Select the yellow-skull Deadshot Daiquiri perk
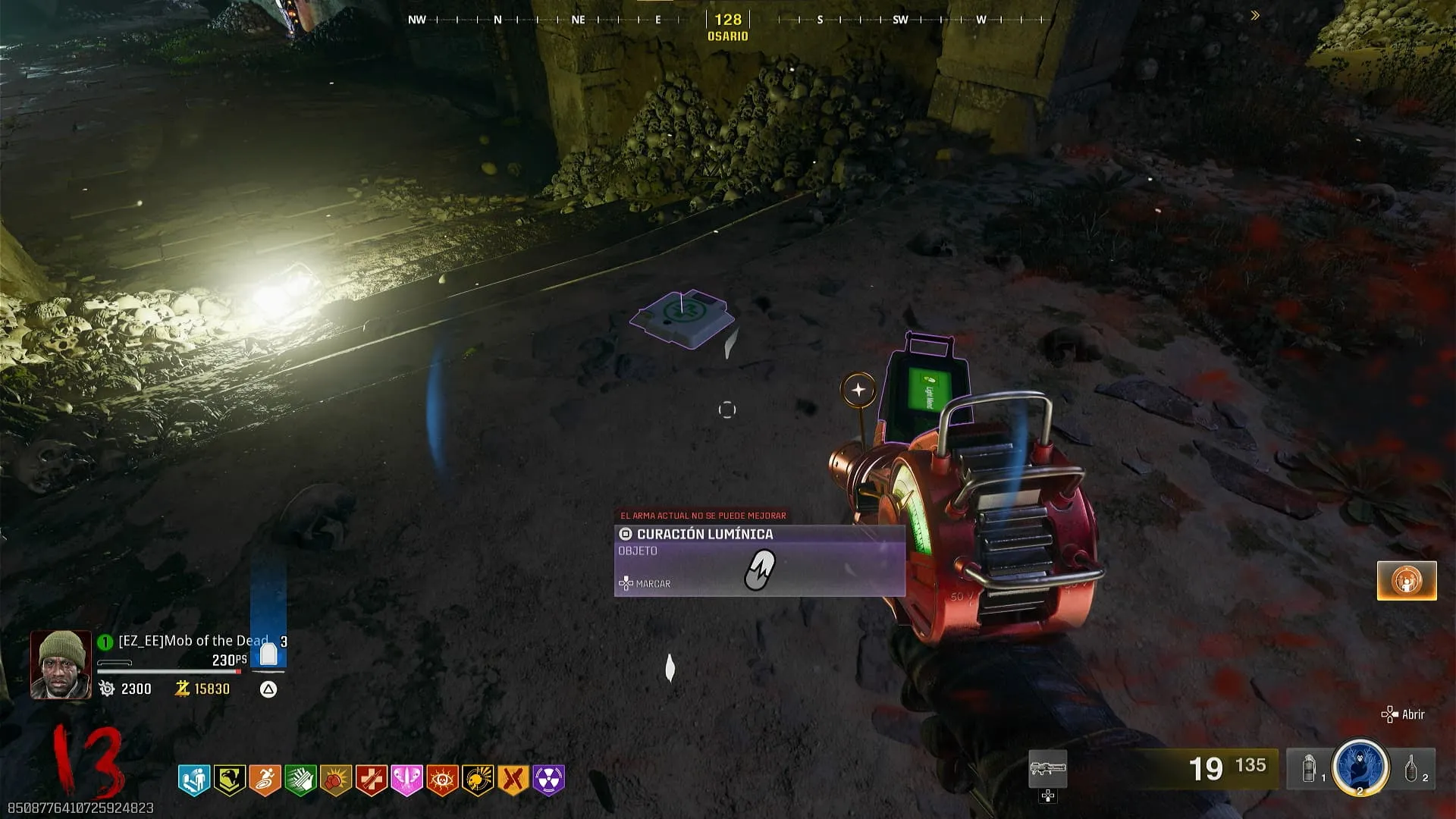This screenshot has height=819, width=1456. point(479,780)
